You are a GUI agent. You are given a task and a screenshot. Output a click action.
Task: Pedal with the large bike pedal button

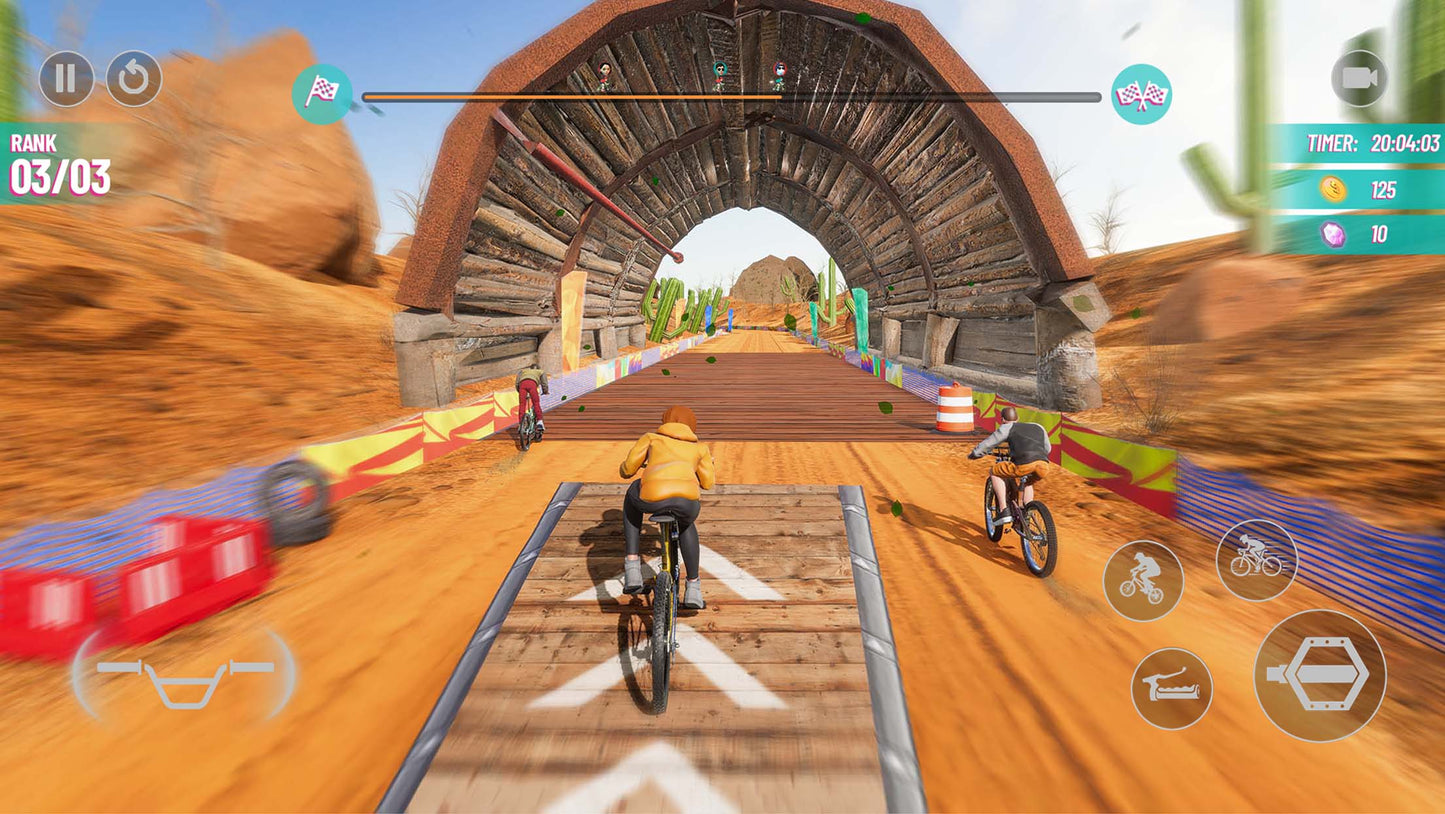1320,675
